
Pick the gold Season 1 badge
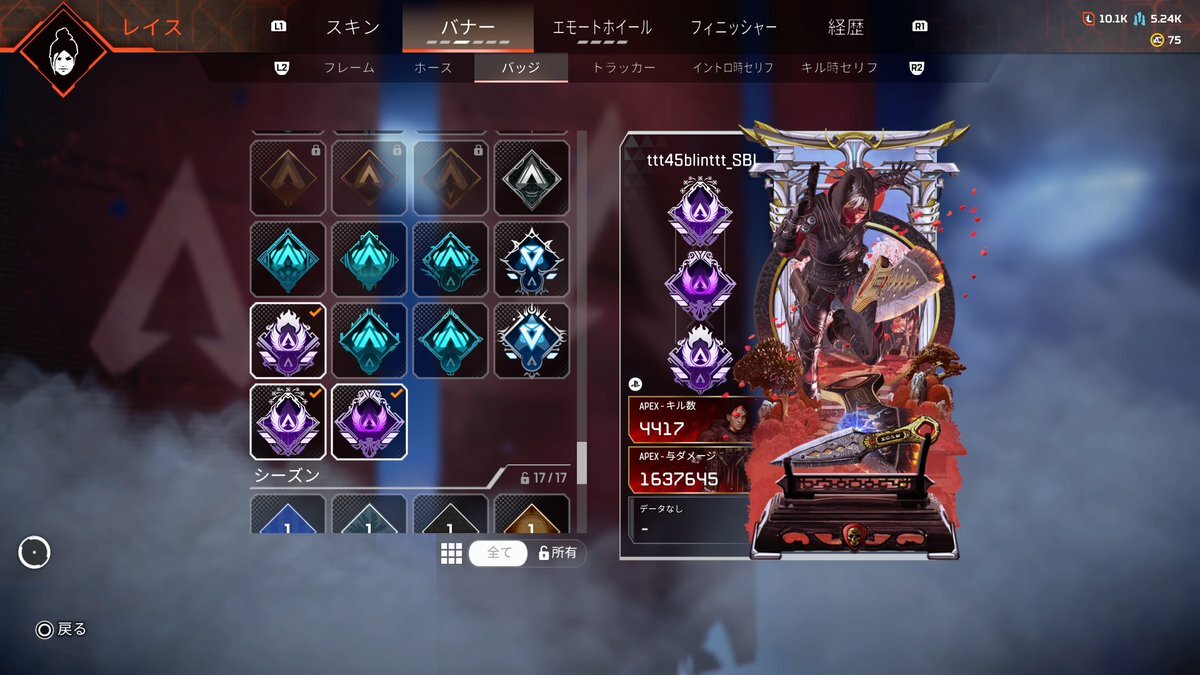click(x=532, y=514)
